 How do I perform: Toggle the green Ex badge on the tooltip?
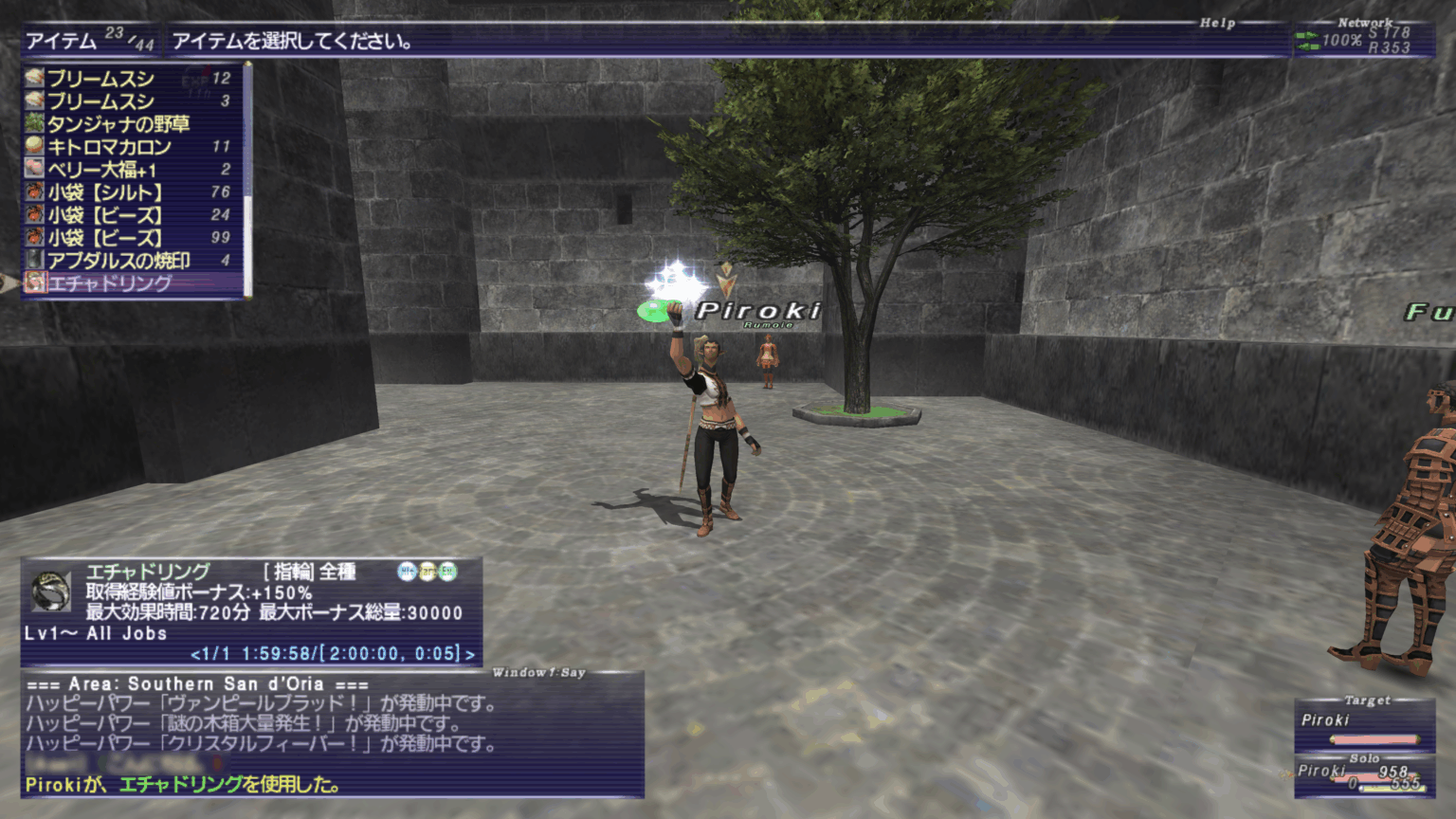pyautogui.click(x=447, y=570)
